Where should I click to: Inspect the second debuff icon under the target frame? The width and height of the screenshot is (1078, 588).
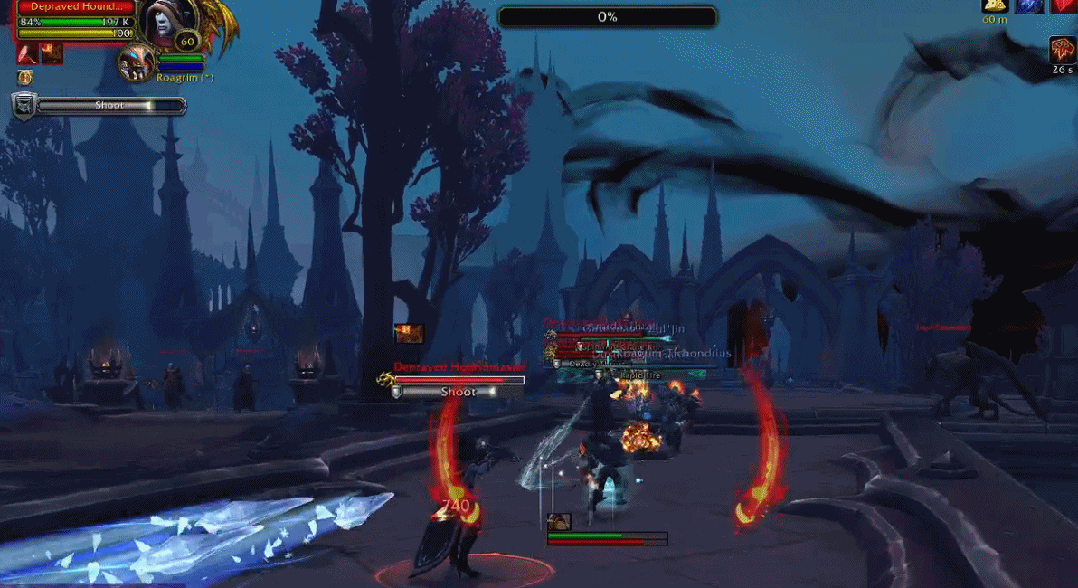click(51, 53)
